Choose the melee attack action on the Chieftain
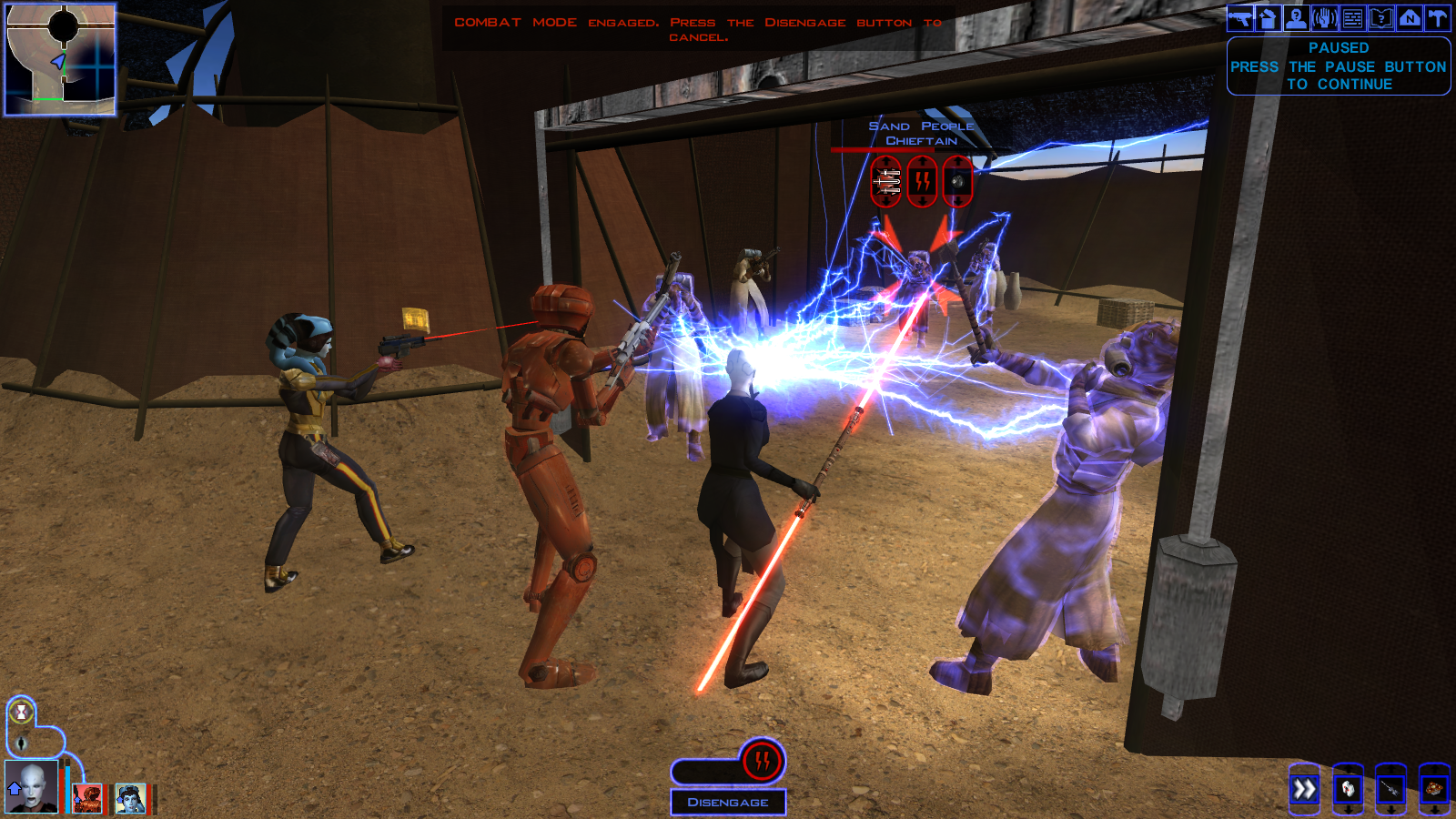 (x=886, y=182)
